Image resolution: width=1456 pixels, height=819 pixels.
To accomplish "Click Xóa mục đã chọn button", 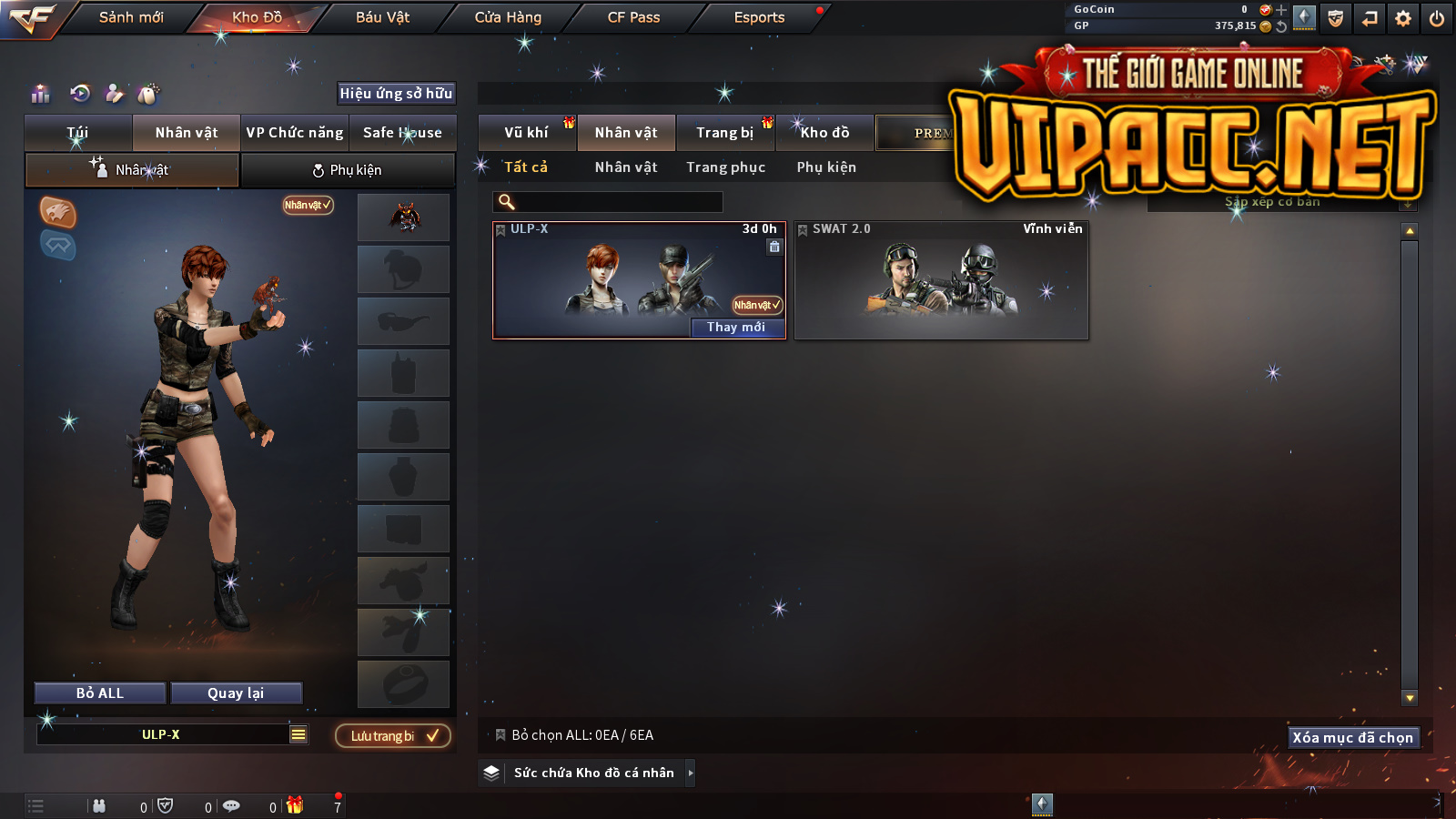I will (1352, 737).
